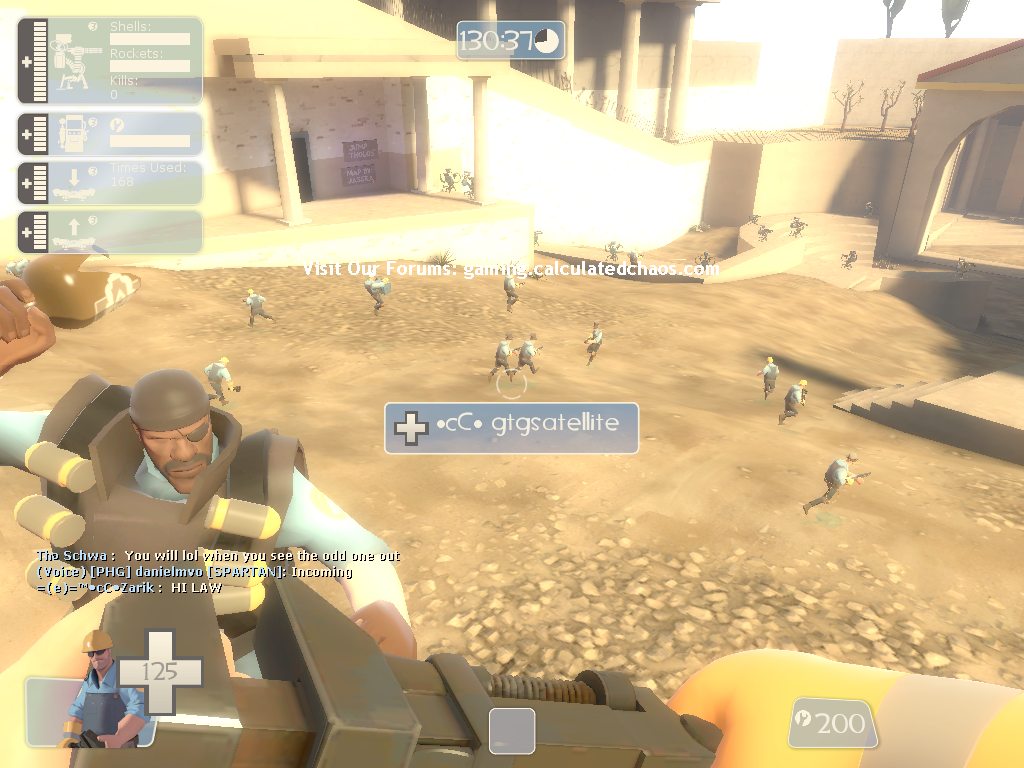Select the sentry gun status panel
Viewport: 1024px width, 768px height.
point(110,60)
